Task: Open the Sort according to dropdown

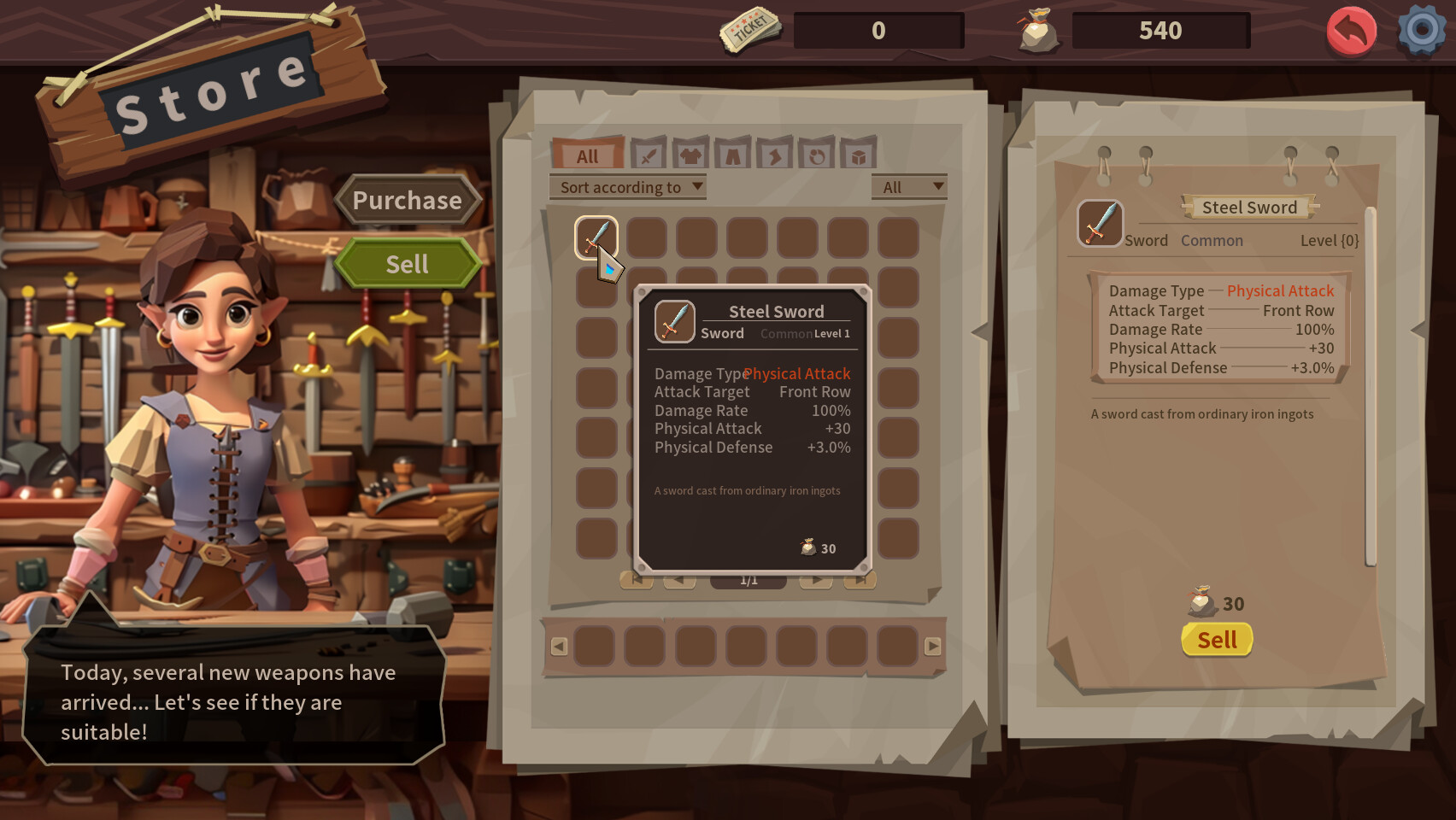Action: pos(627,187)
